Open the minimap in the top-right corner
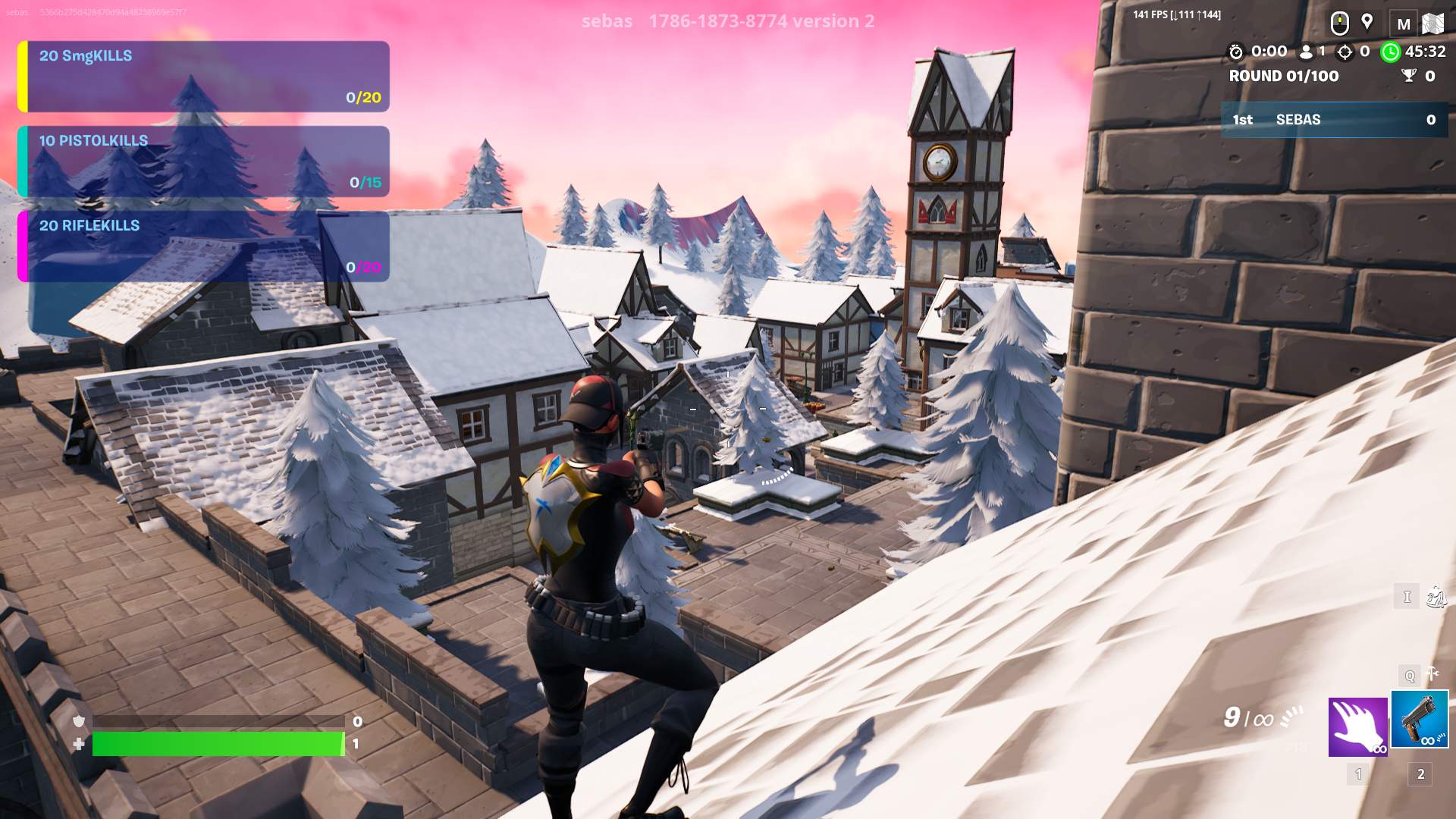 [1434, 21]
